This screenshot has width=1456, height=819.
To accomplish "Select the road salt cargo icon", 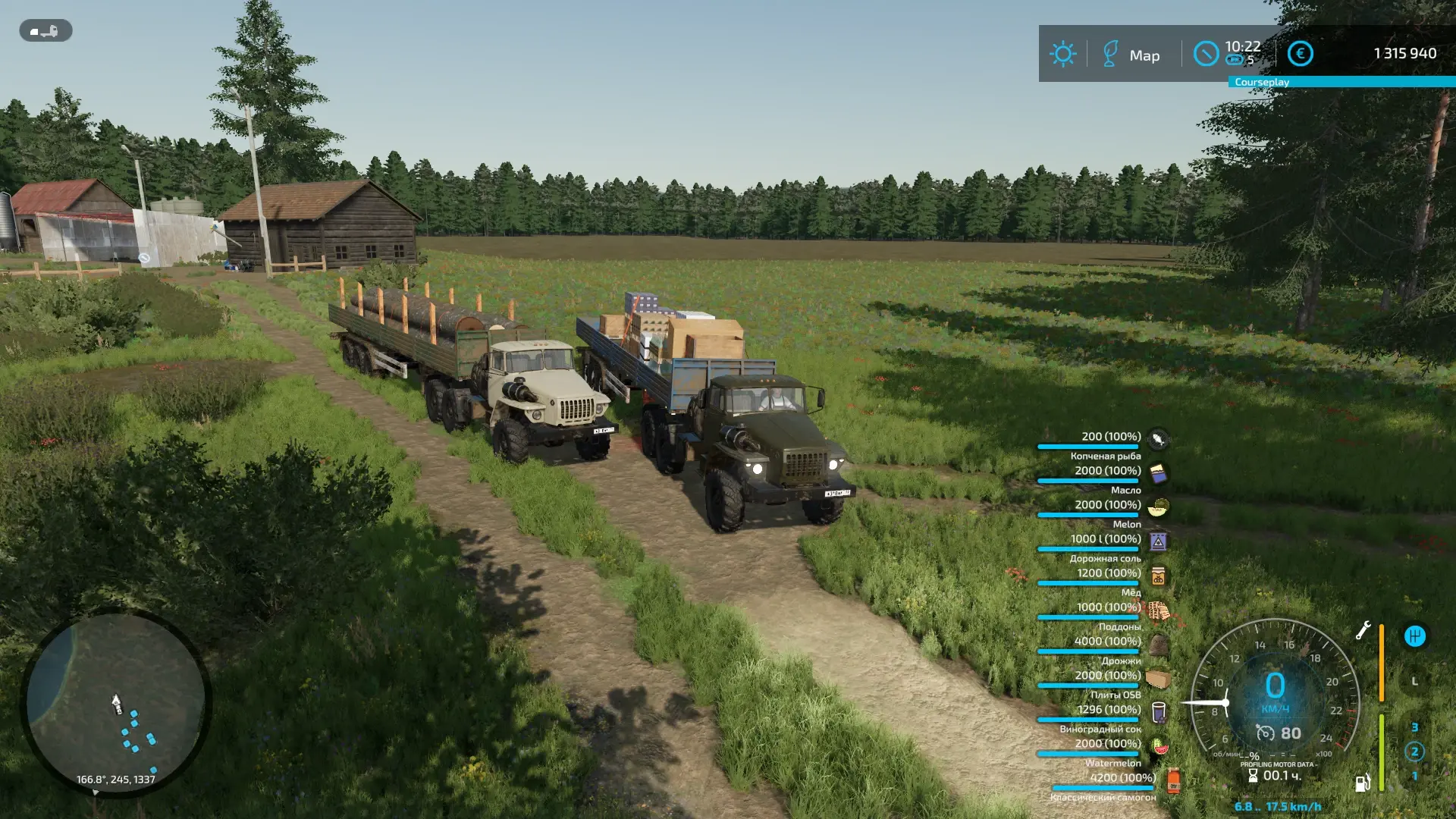I will click(1158, 541).
